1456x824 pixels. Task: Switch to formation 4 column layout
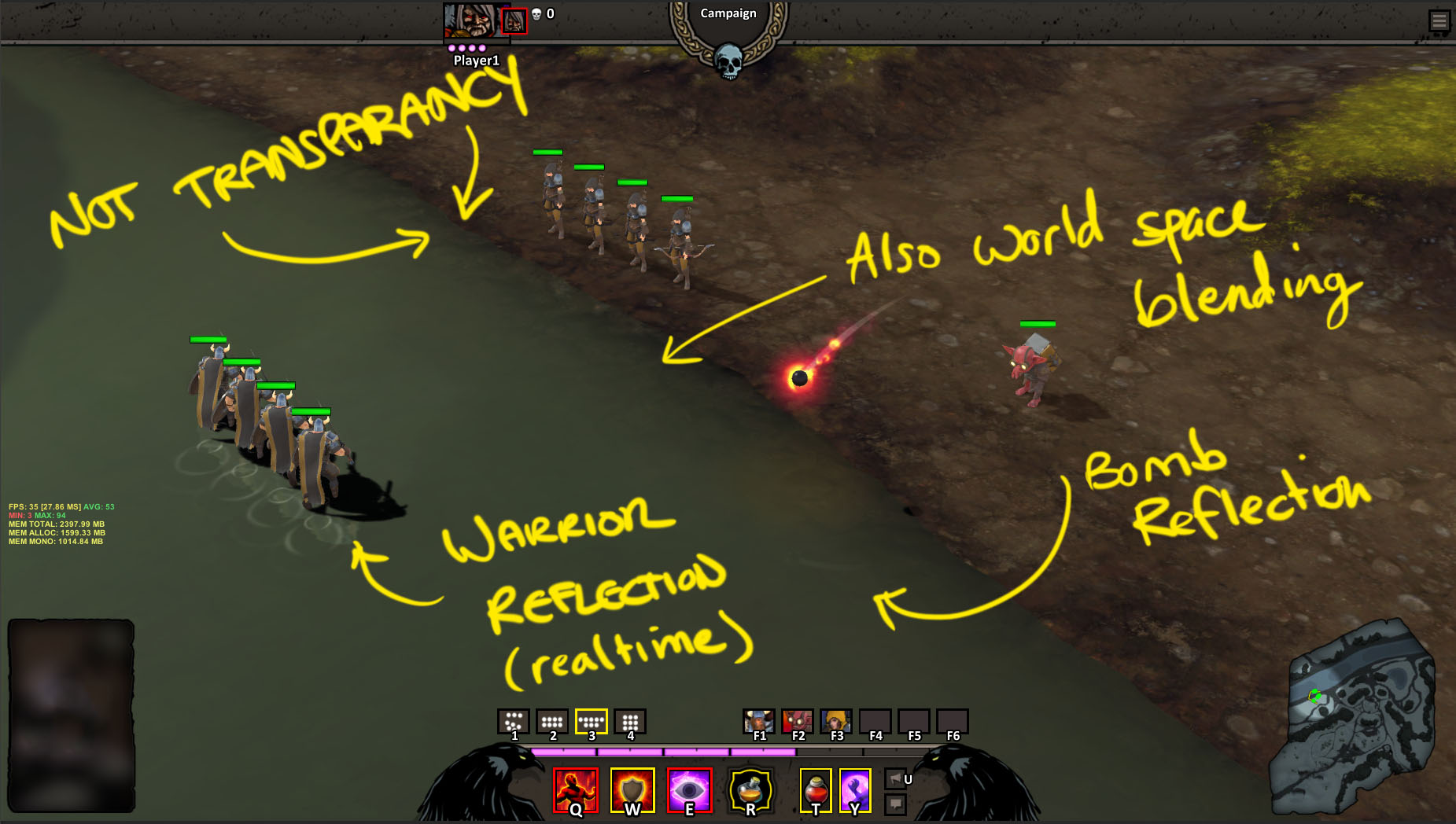coord(630,721)
